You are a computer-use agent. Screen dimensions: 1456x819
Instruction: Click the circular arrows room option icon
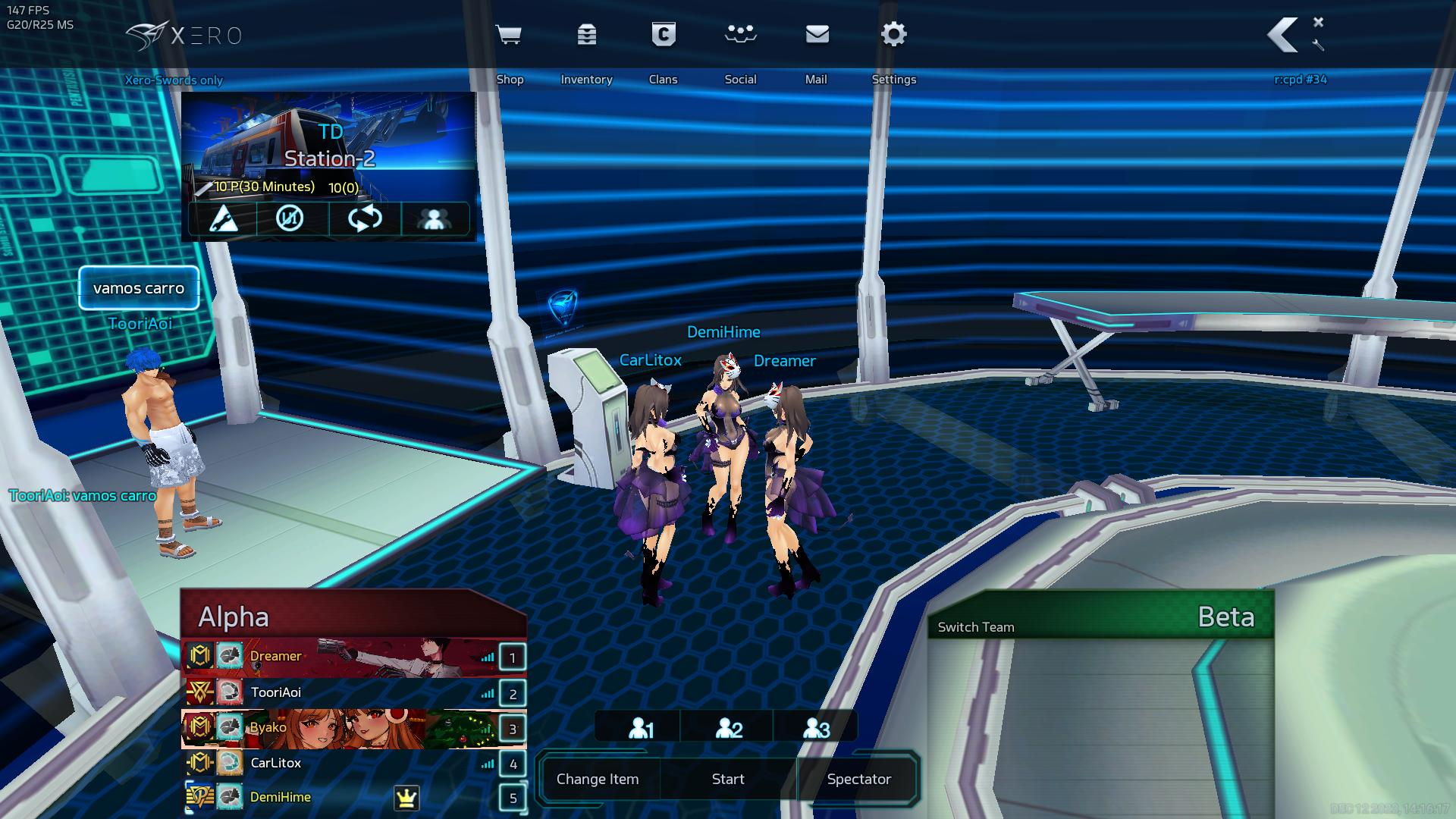point(365,219)
